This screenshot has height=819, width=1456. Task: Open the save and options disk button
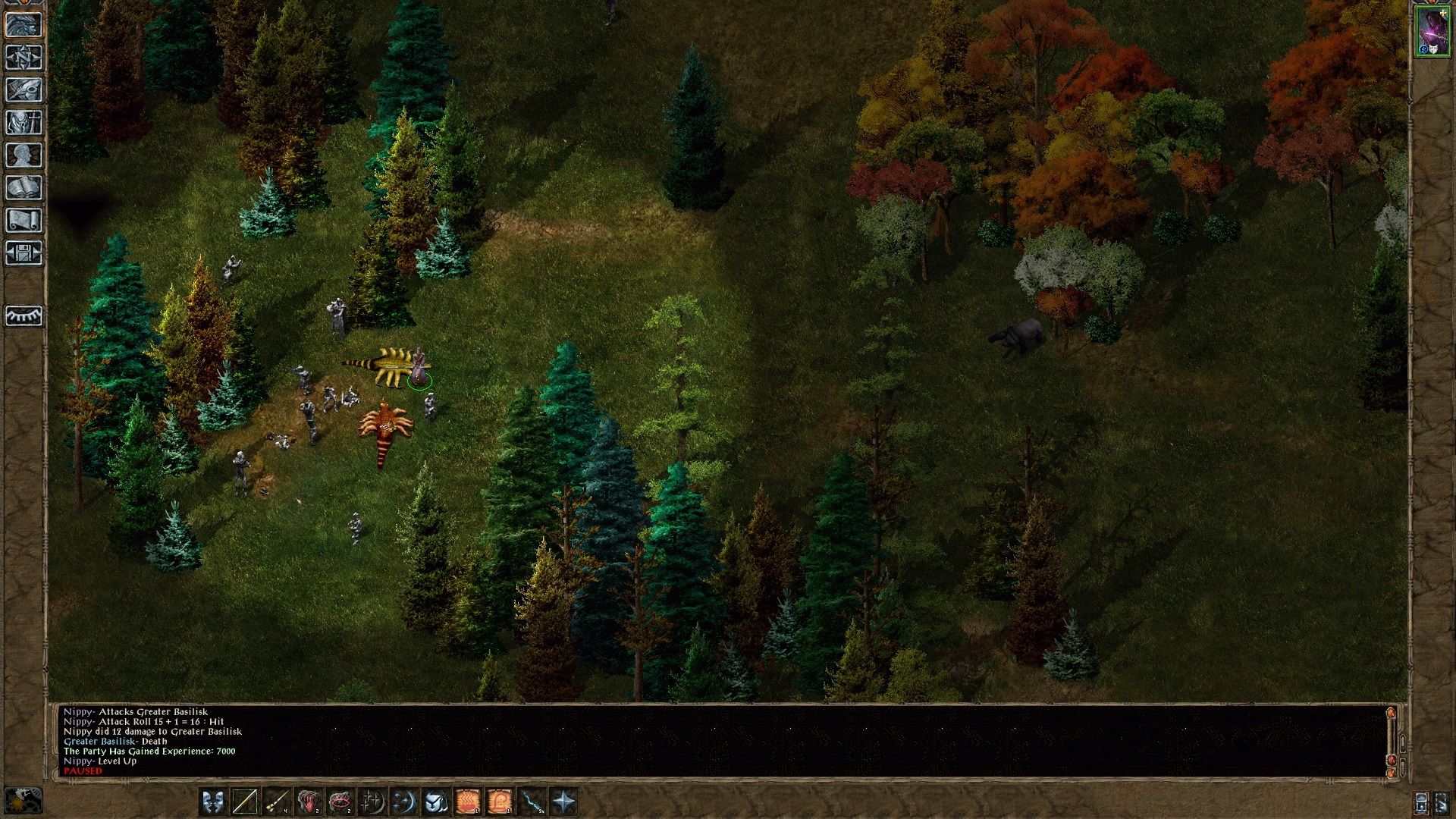coord(24,253)
